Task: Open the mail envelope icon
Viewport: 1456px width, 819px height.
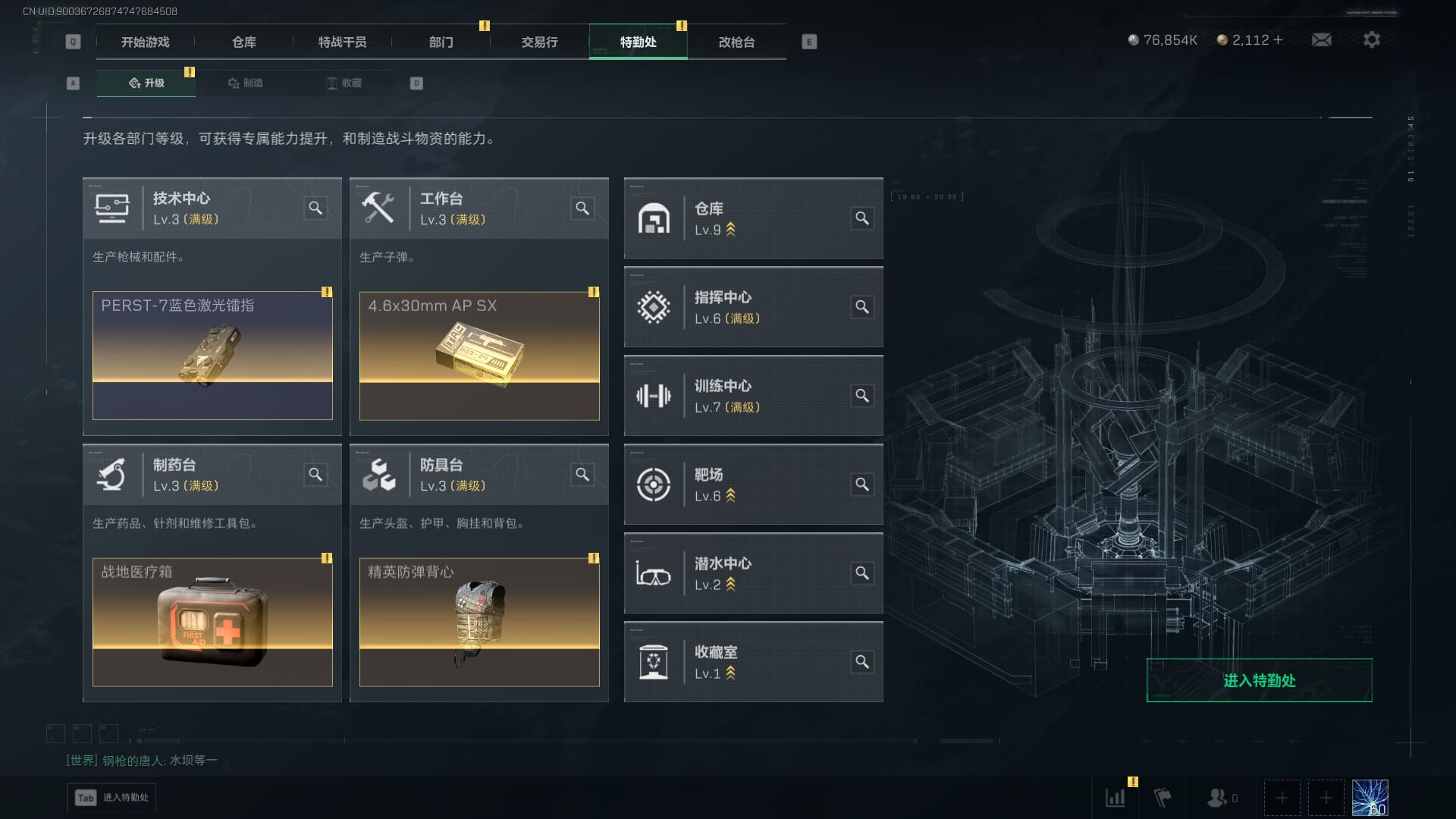Action: [x=1322, y=40]
